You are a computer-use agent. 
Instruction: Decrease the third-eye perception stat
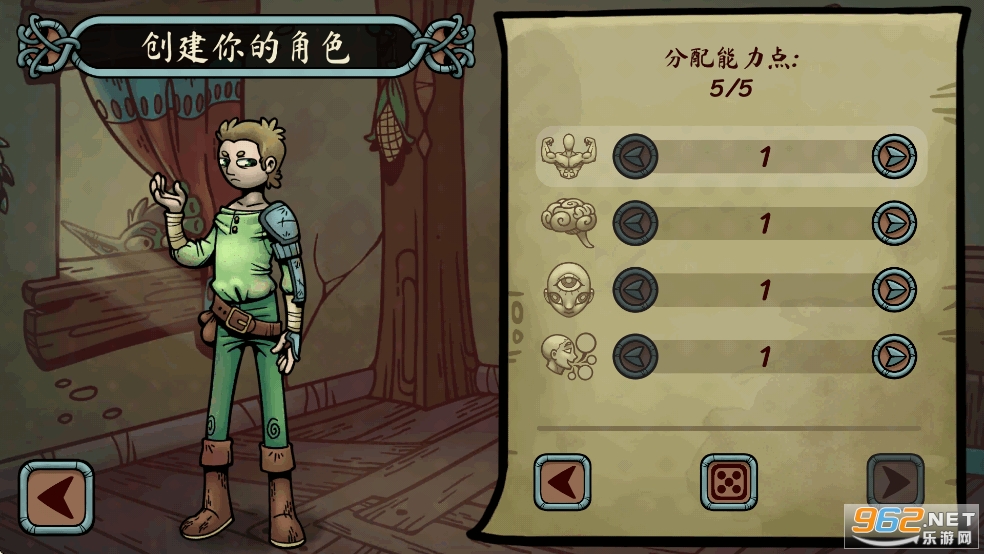click(x=635, y=290)
